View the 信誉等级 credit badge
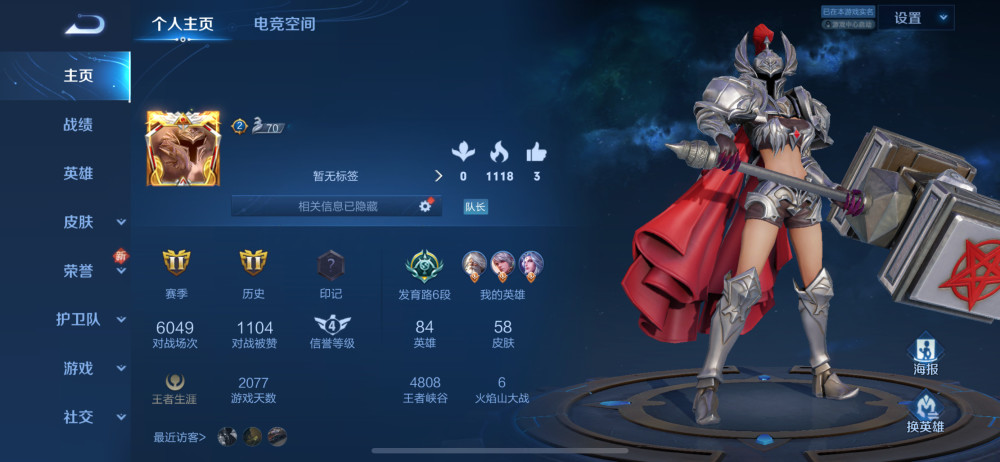 (x=332, y=325)
